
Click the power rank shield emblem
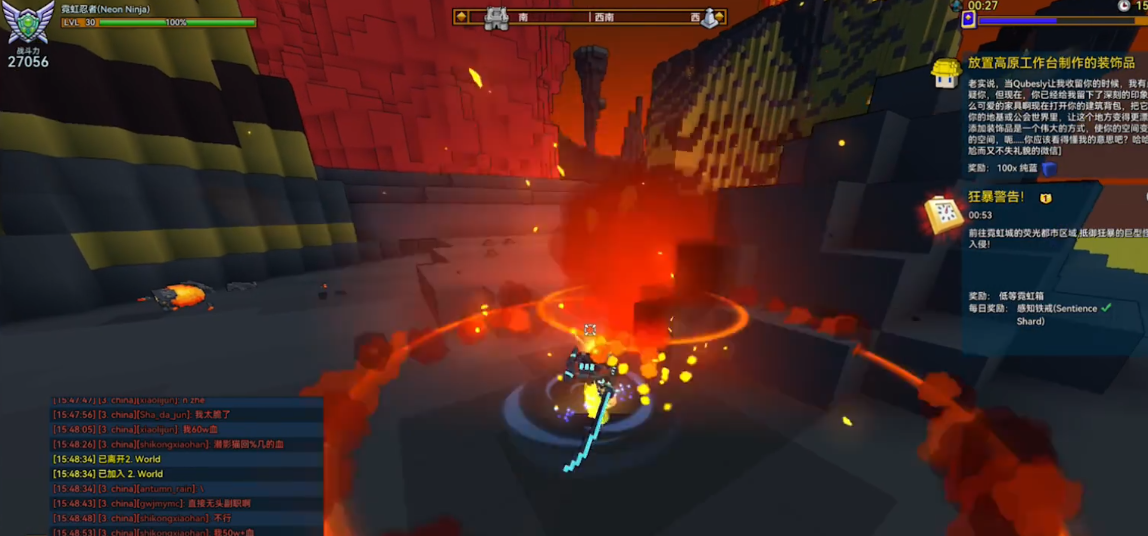coord(29,22)
